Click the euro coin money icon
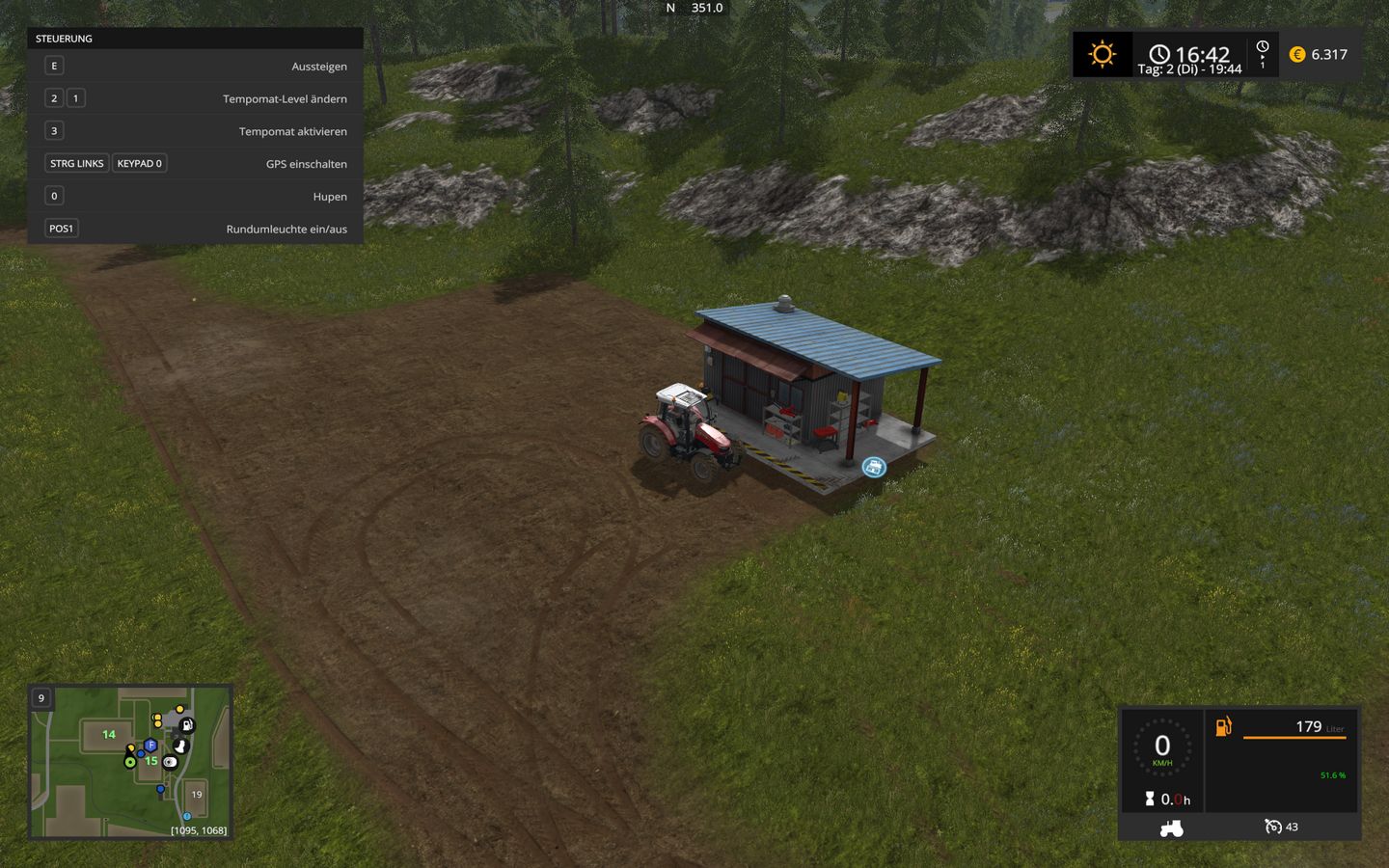 pyautogui.click(x=1297, y=55)
